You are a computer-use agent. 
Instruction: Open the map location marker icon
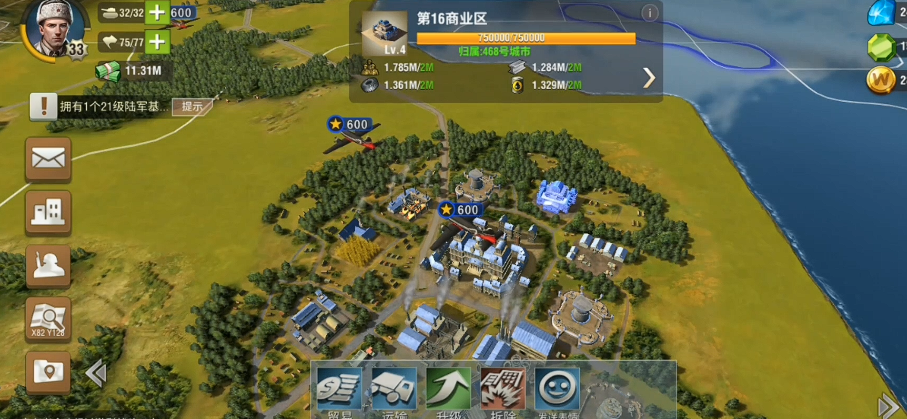[48, 372]
